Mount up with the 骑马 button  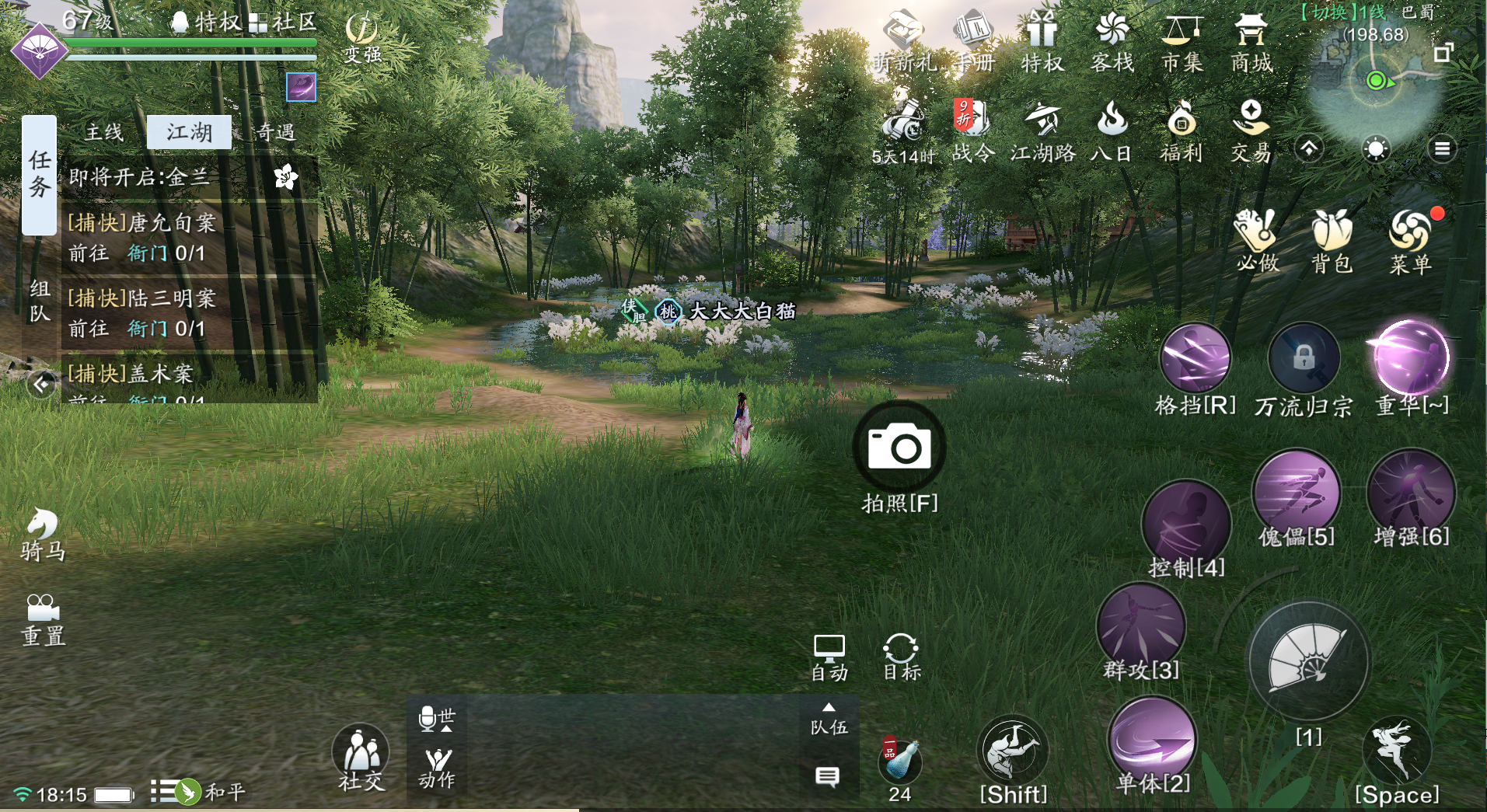(x=43, y=532)
